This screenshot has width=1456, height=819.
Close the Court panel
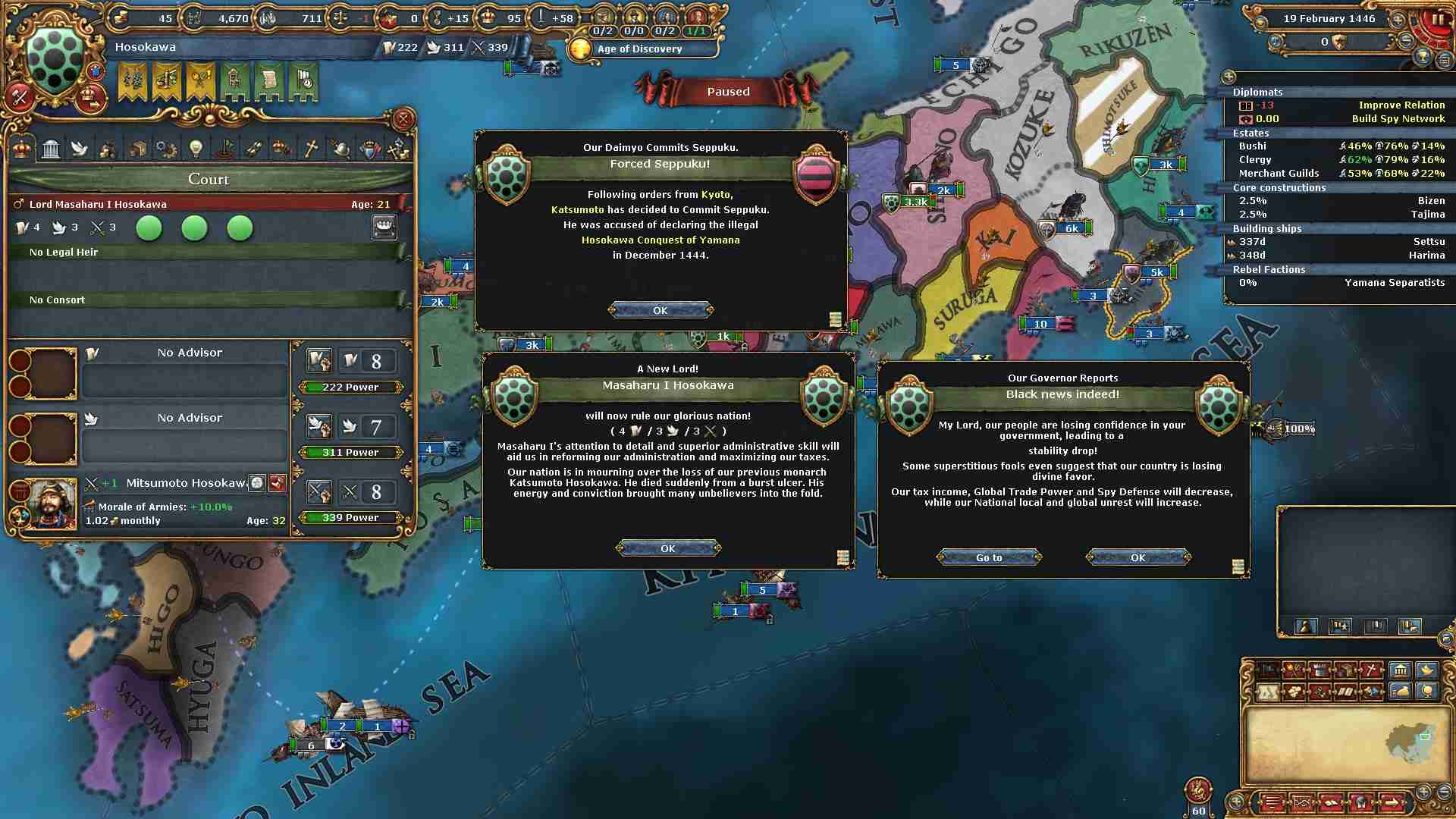click(403, 119)
